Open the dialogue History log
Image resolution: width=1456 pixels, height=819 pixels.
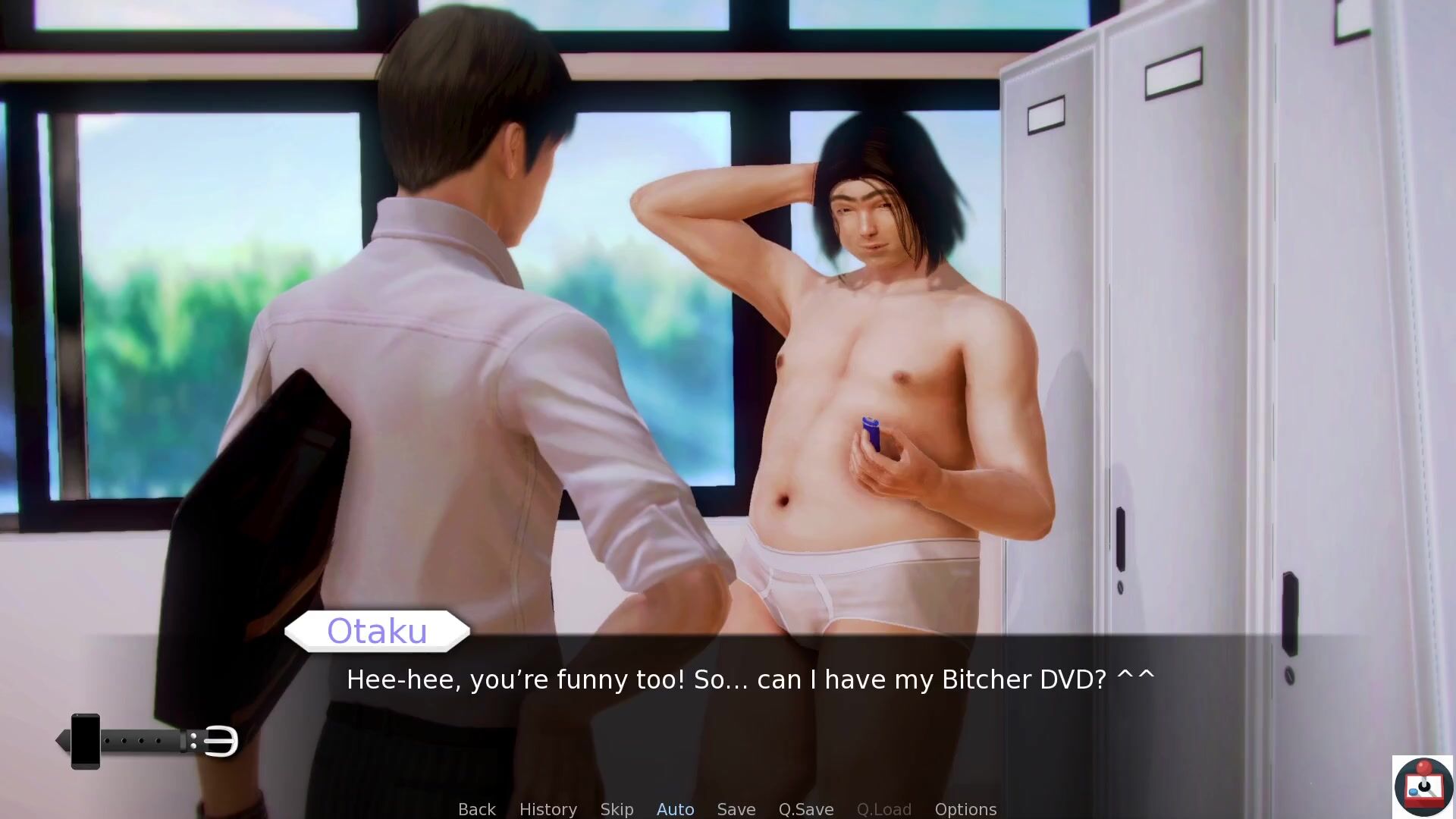click(548, 809)
